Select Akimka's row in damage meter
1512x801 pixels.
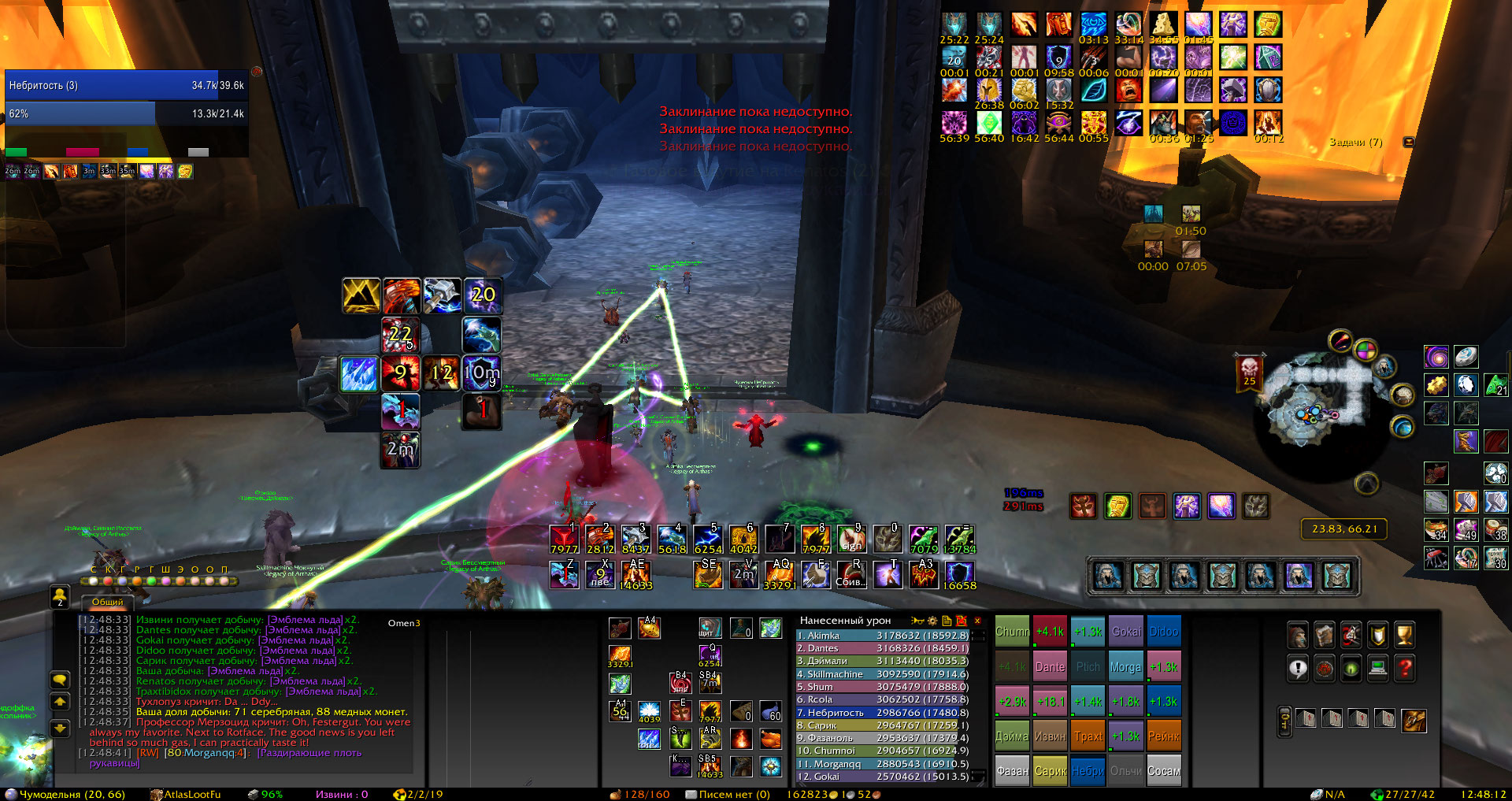pyautogui.click(x=882, y=636)
